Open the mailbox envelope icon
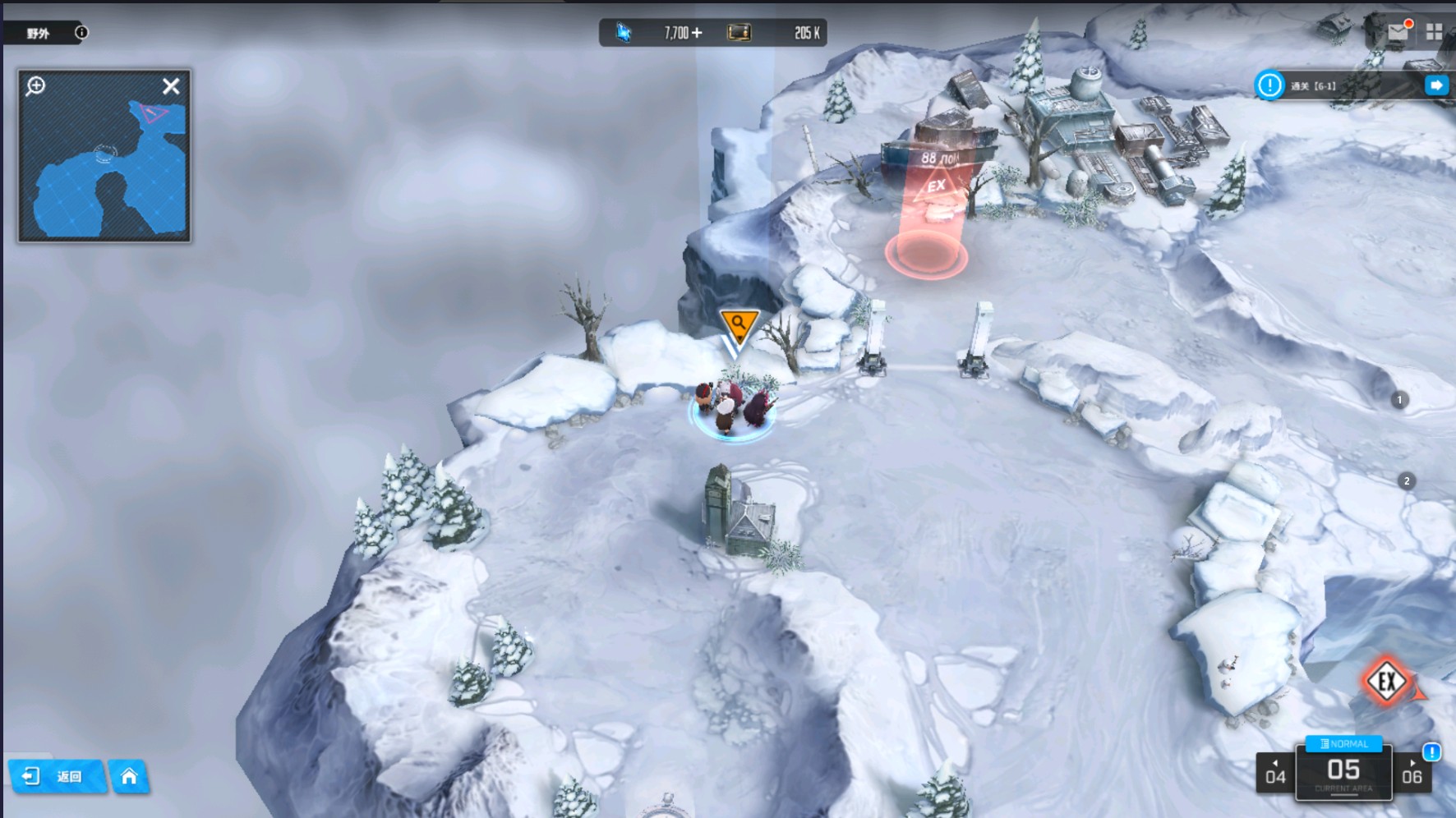This screenshot has height=818, width=1456. [x=1398, y=31]
